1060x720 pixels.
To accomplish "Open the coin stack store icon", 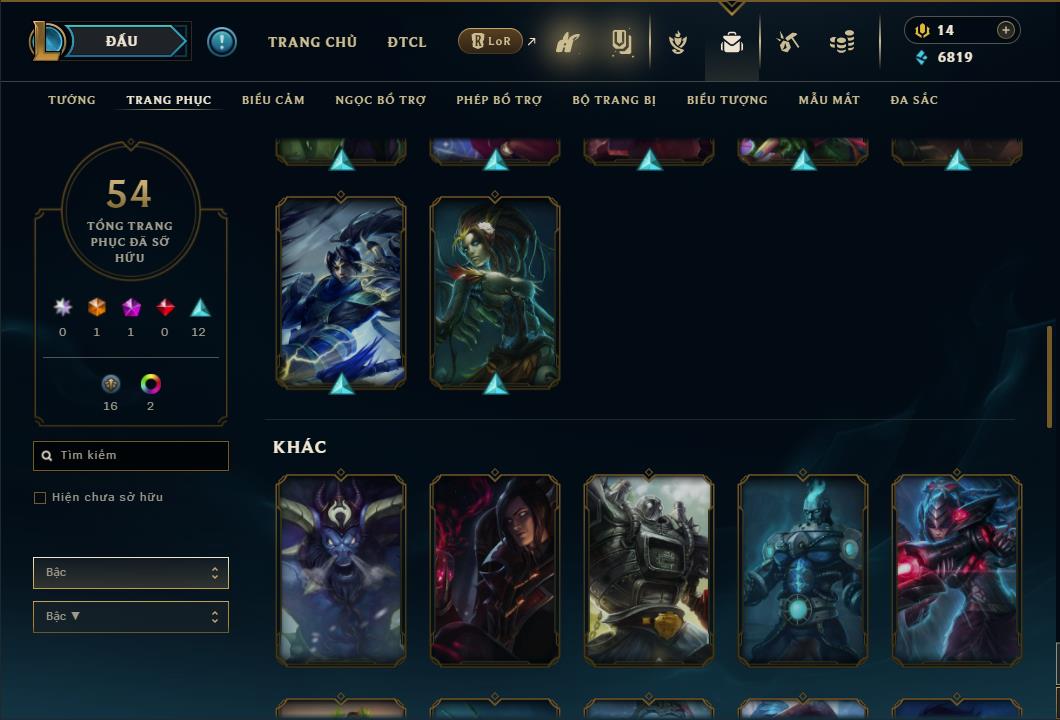I will (x=842, y=42).
